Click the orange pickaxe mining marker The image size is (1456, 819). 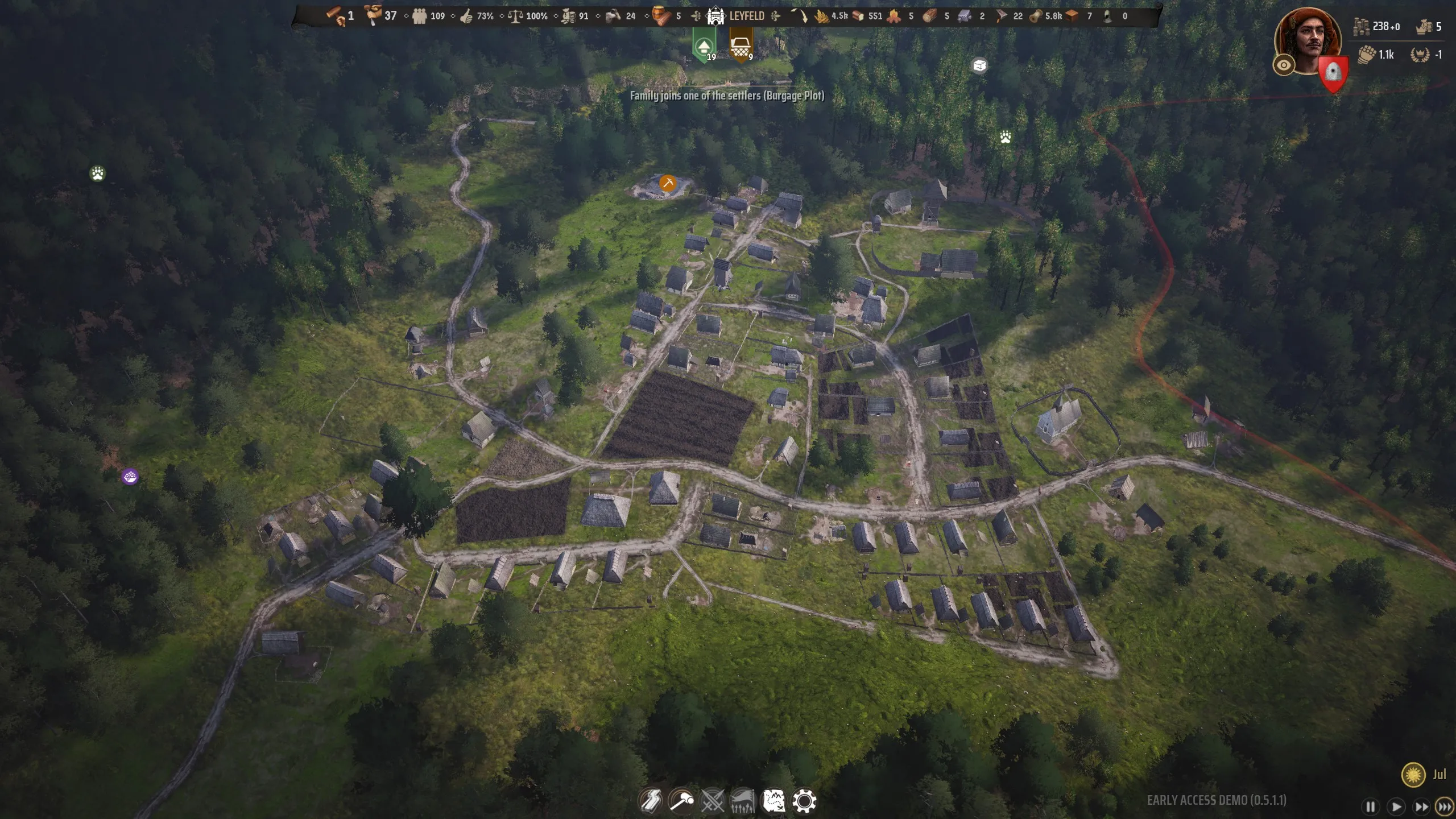(x=668, y=183)
